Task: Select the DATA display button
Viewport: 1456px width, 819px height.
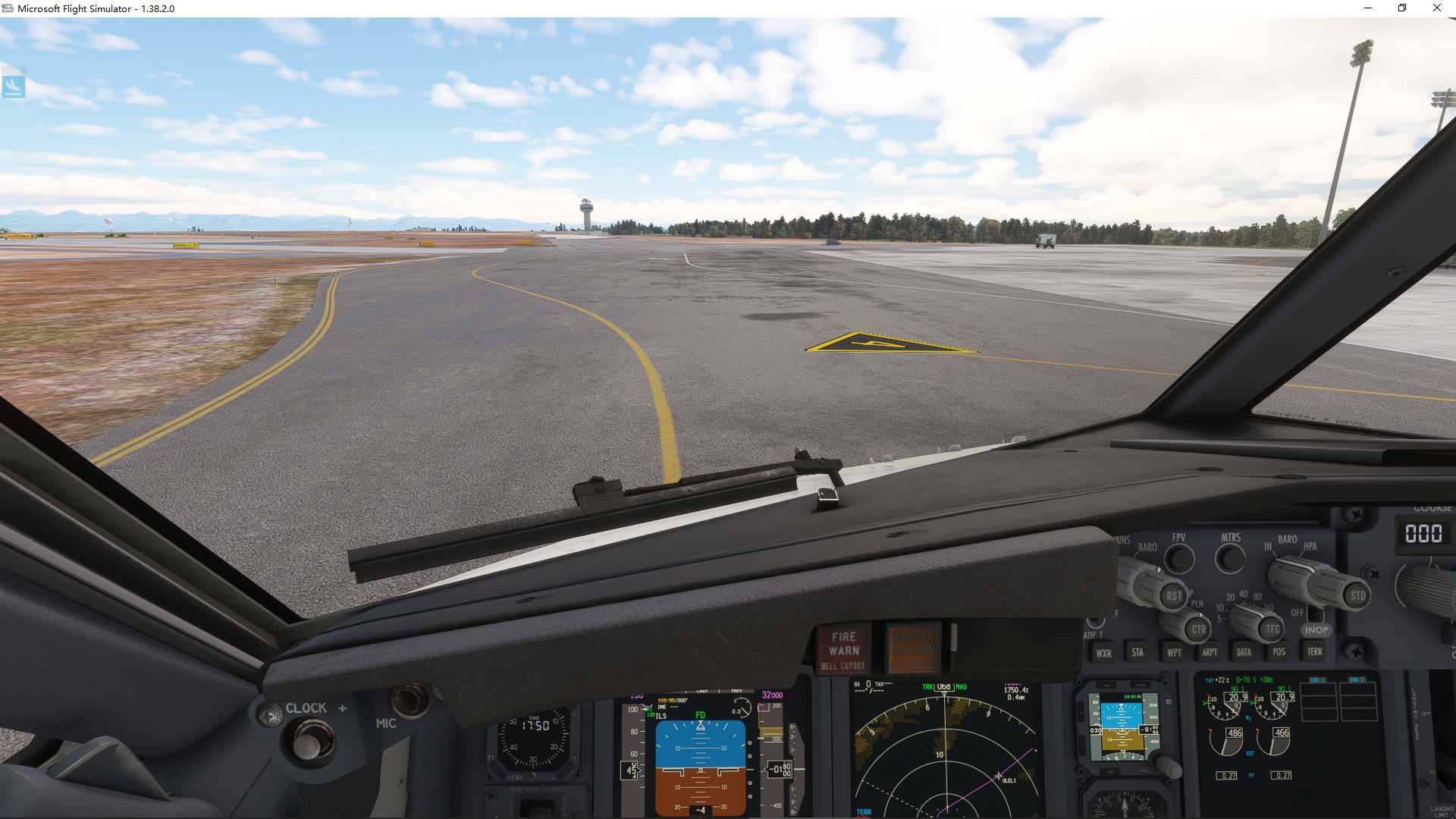Action: click(x=1244, y=653)
